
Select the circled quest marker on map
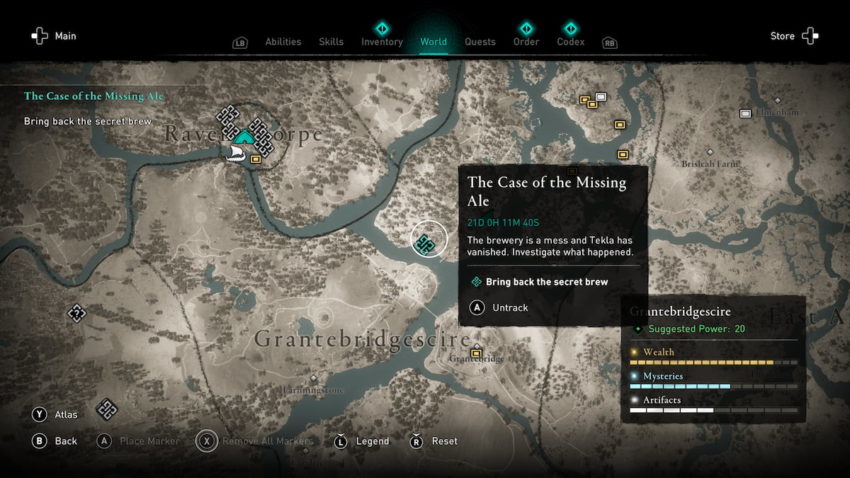coord(425,242)
